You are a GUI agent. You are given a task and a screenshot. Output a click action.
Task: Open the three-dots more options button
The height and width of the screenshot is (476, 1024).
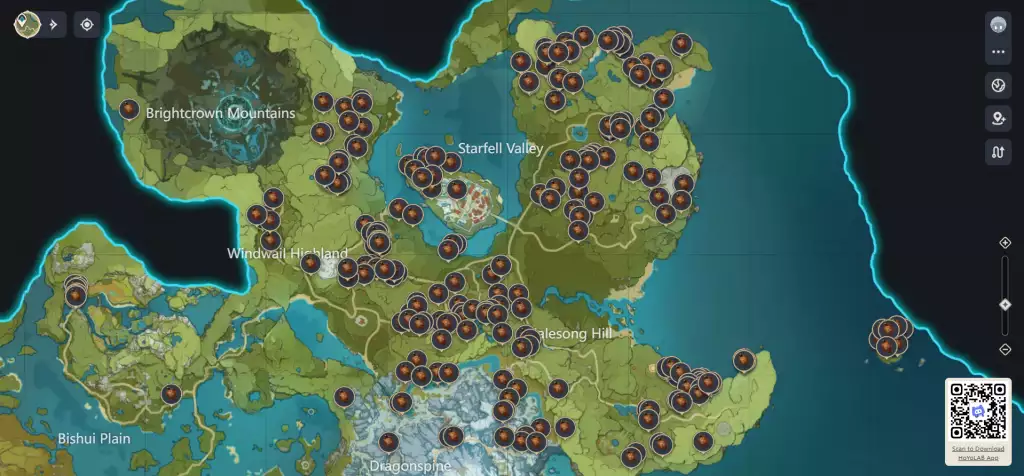coord(997,52)
